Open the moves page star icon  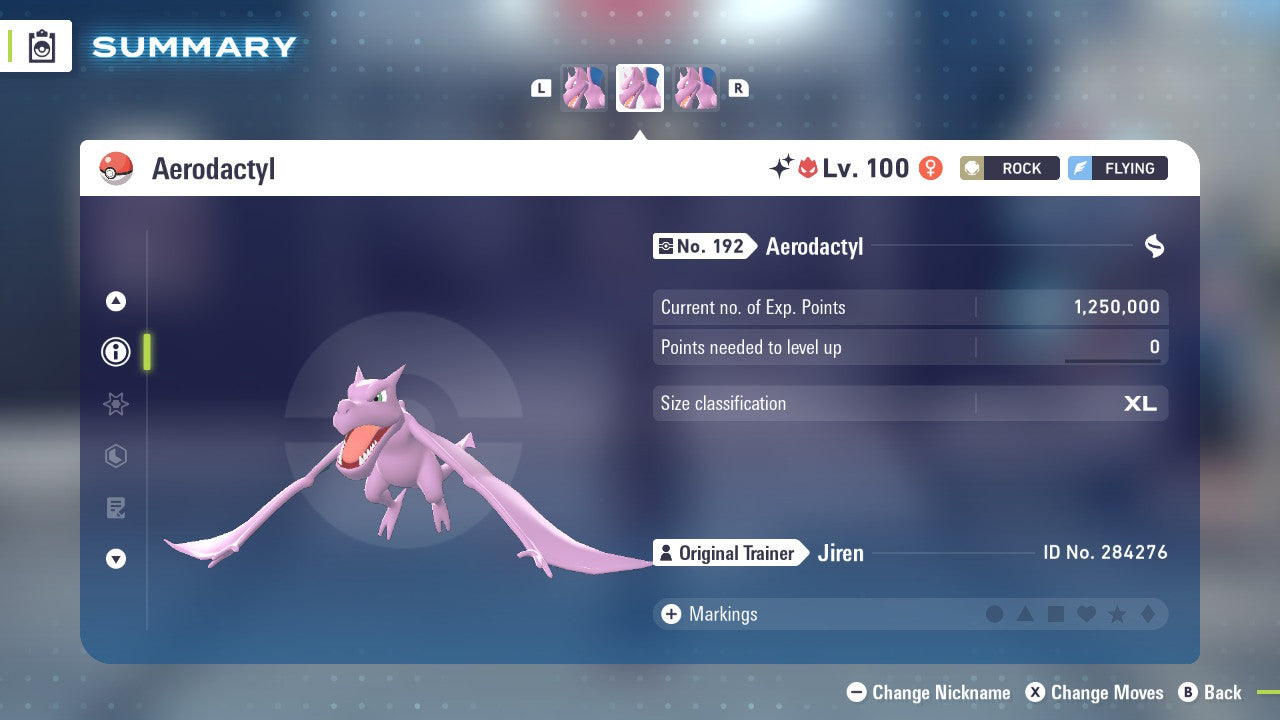[x=115, y=404]
